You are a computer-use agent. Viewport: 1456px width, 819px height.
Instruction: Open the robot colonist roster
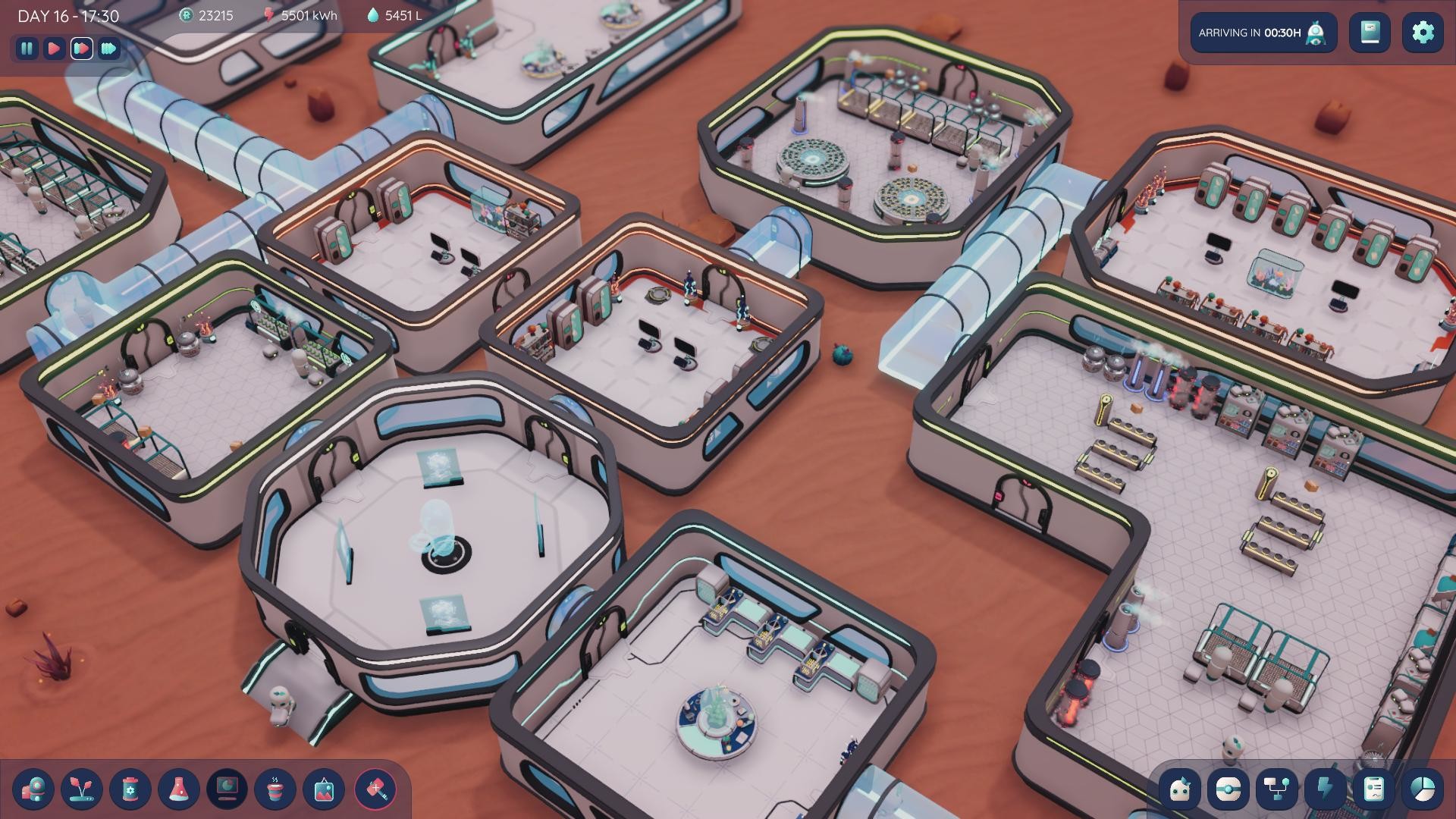pyautogui.click(x=1181, y=789)
